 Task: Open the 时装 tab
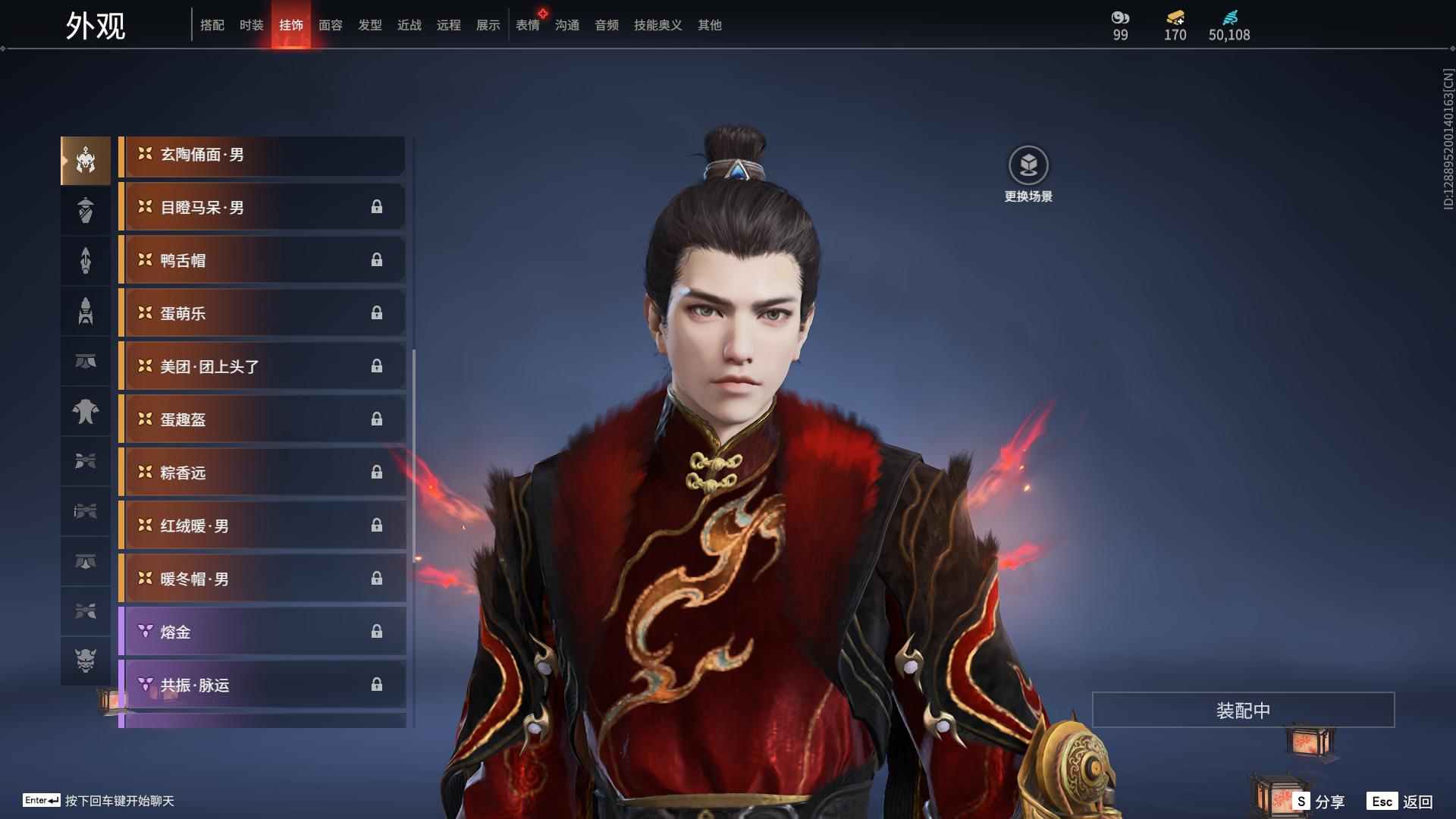252,25
